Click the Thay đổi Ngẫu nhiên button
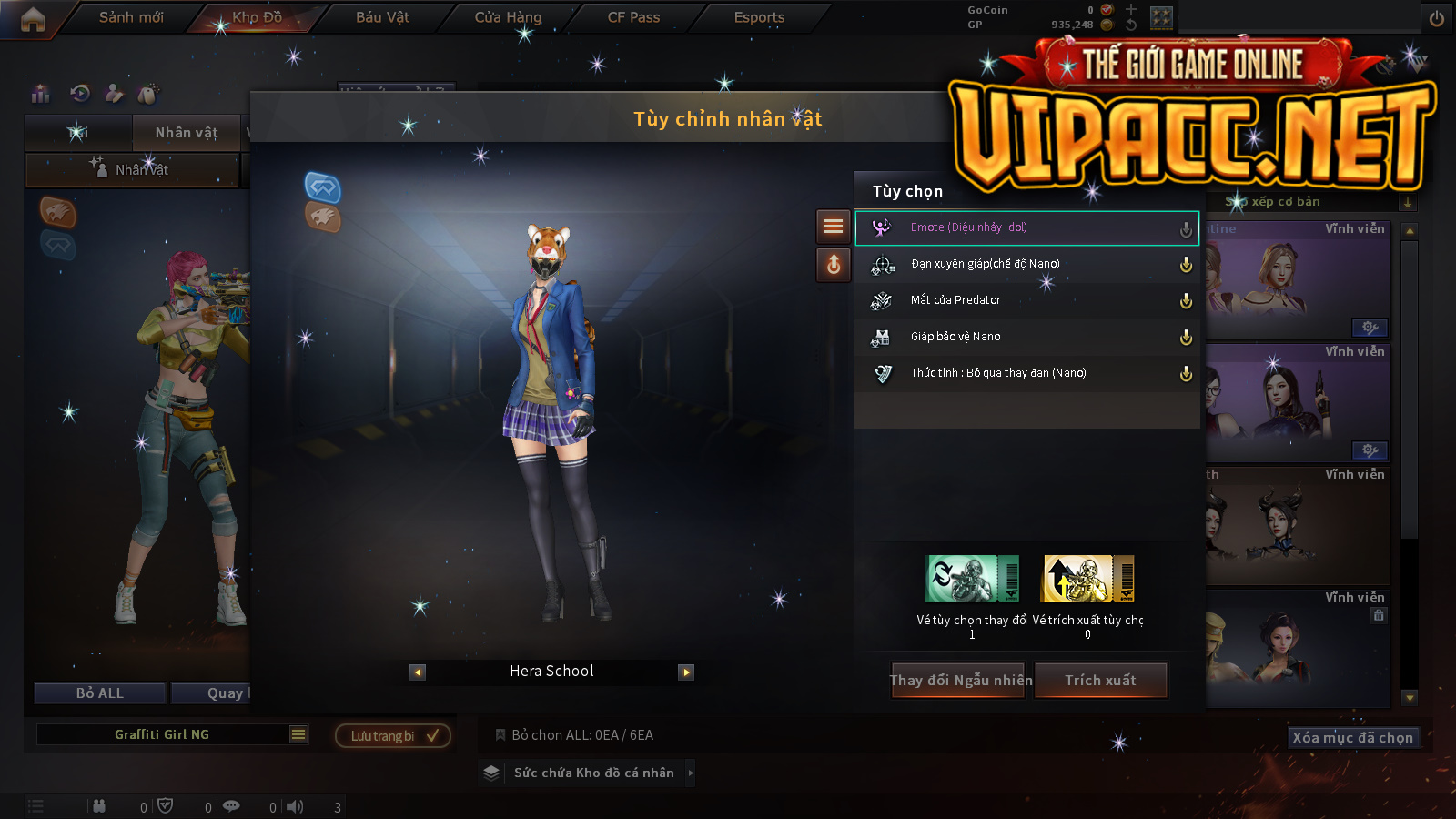1456x819 pixels. click(959, 681)
